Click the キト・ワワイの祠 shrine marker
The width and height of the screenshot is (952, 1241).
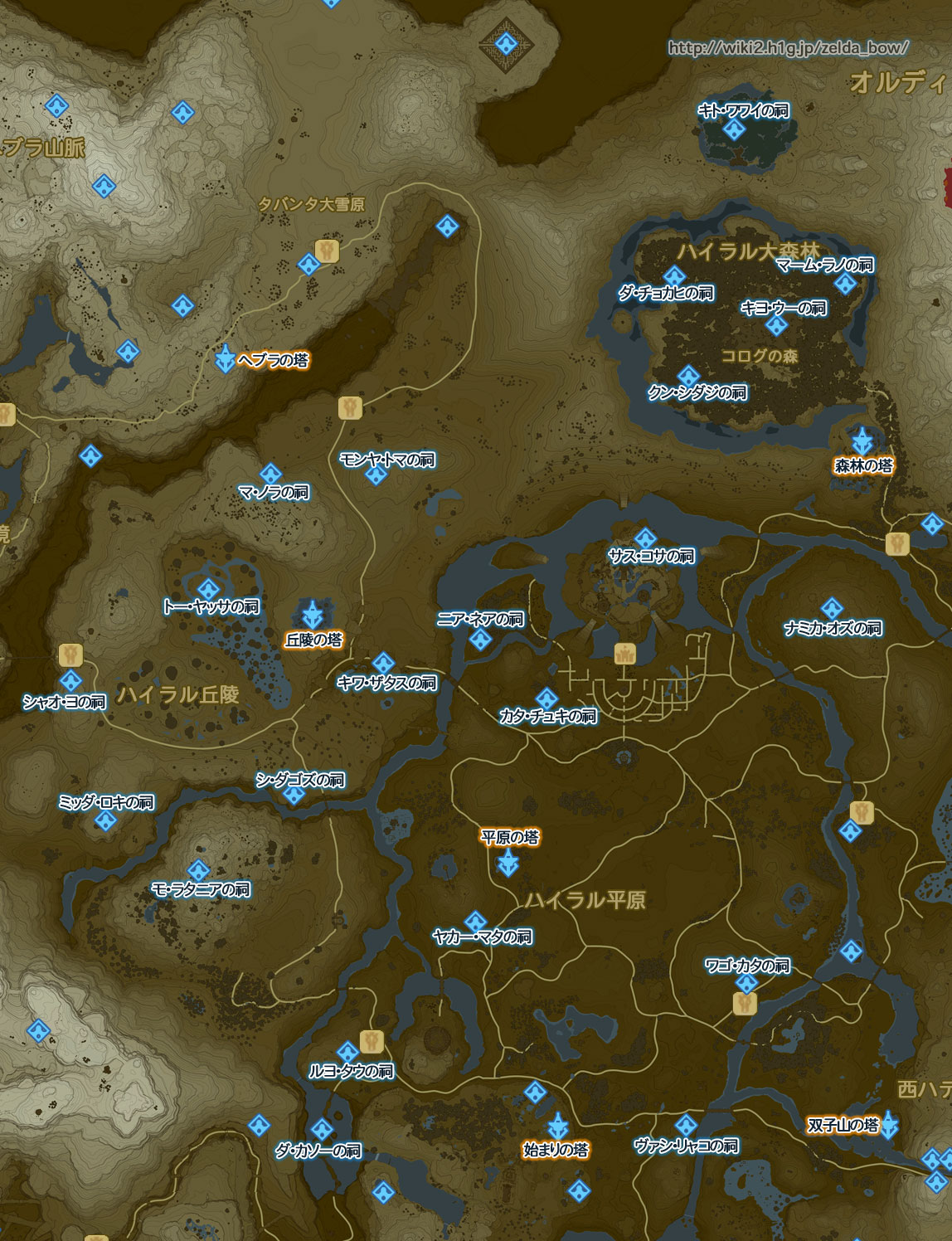[733, 129]
